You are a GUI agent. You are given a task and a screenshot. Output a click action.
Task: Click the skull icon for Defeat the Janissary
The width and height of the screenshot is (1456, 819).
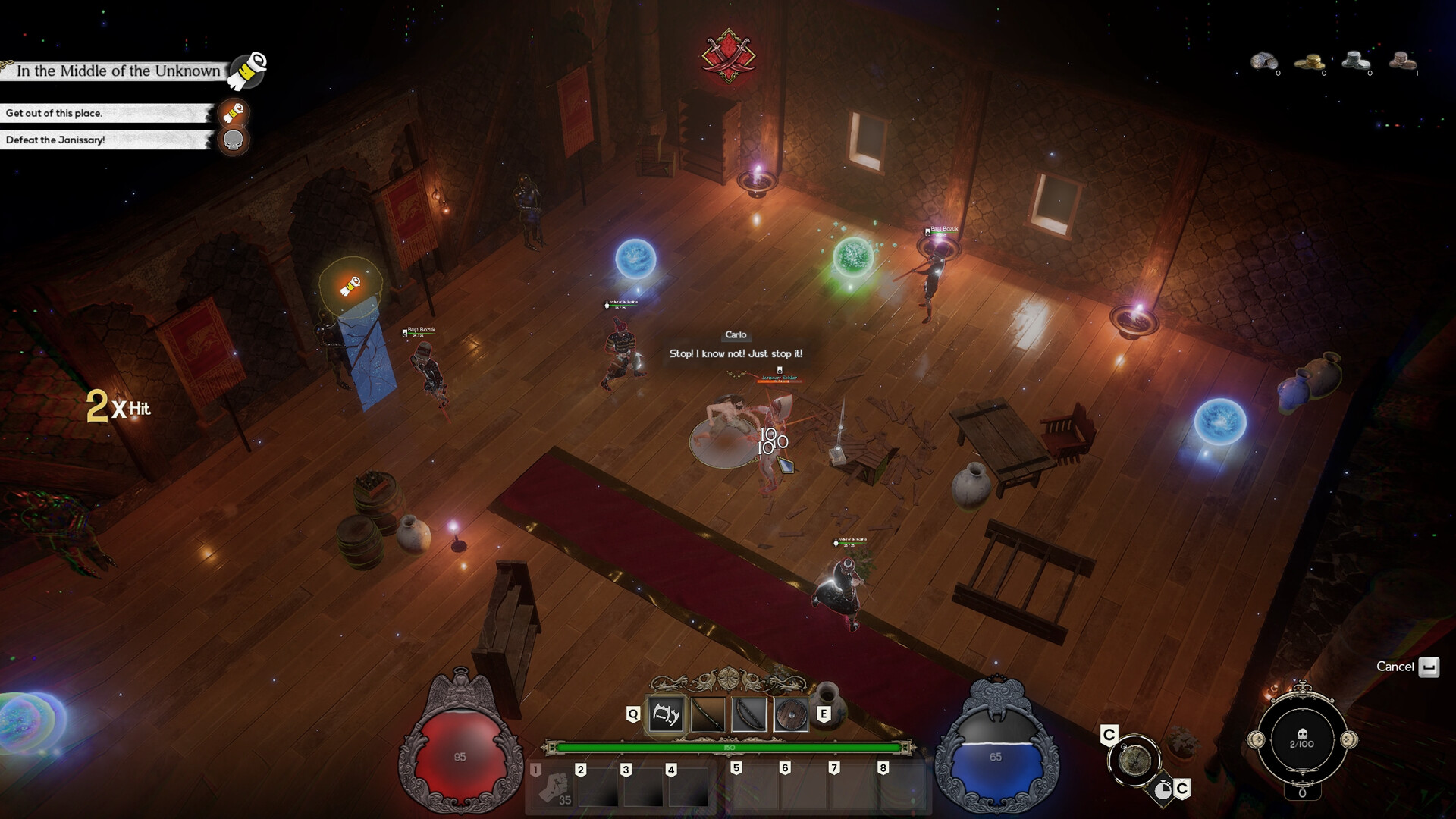(x=232, y=140)
